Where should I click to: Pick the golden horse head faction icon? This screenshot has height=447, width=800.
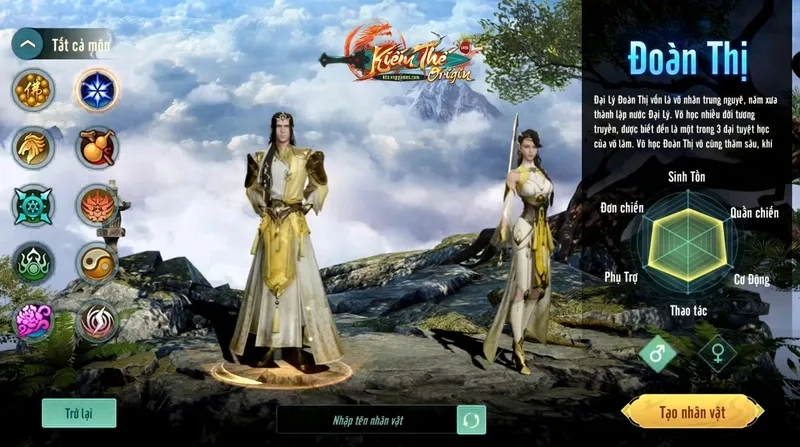click(x=33, y=148)
